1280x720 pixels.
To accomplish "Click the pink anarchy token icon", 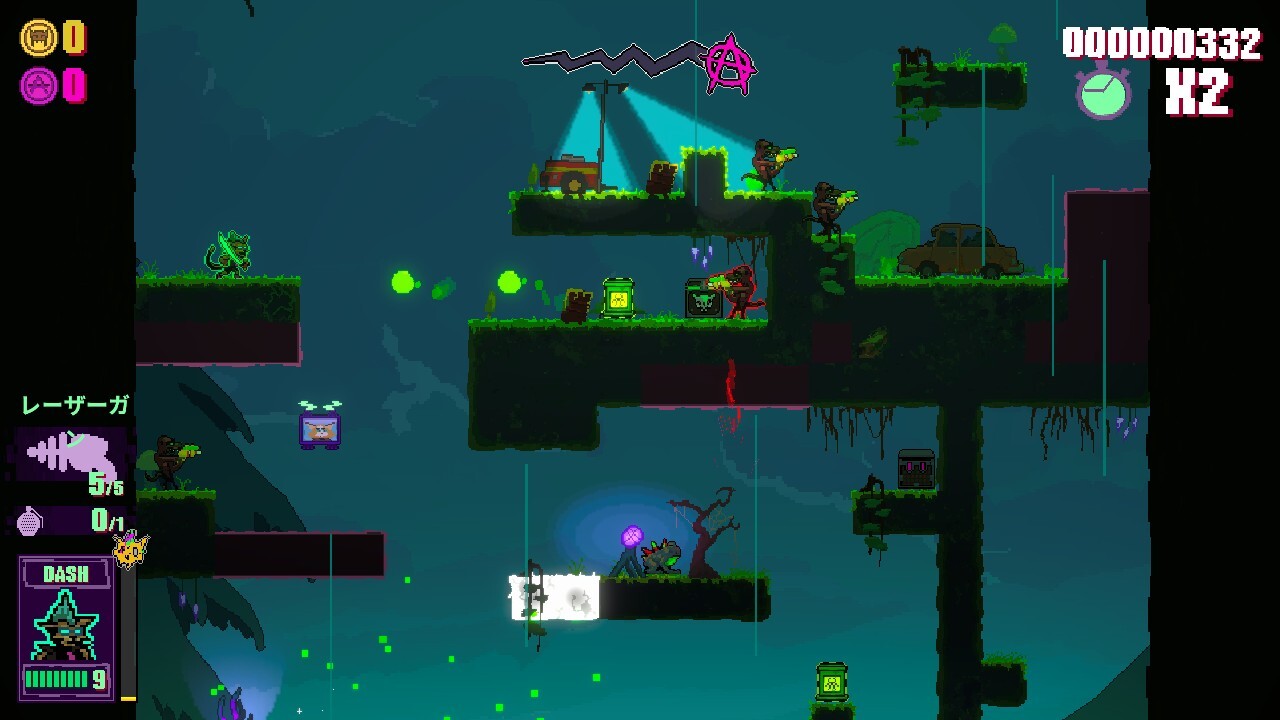I will (38, 86).
